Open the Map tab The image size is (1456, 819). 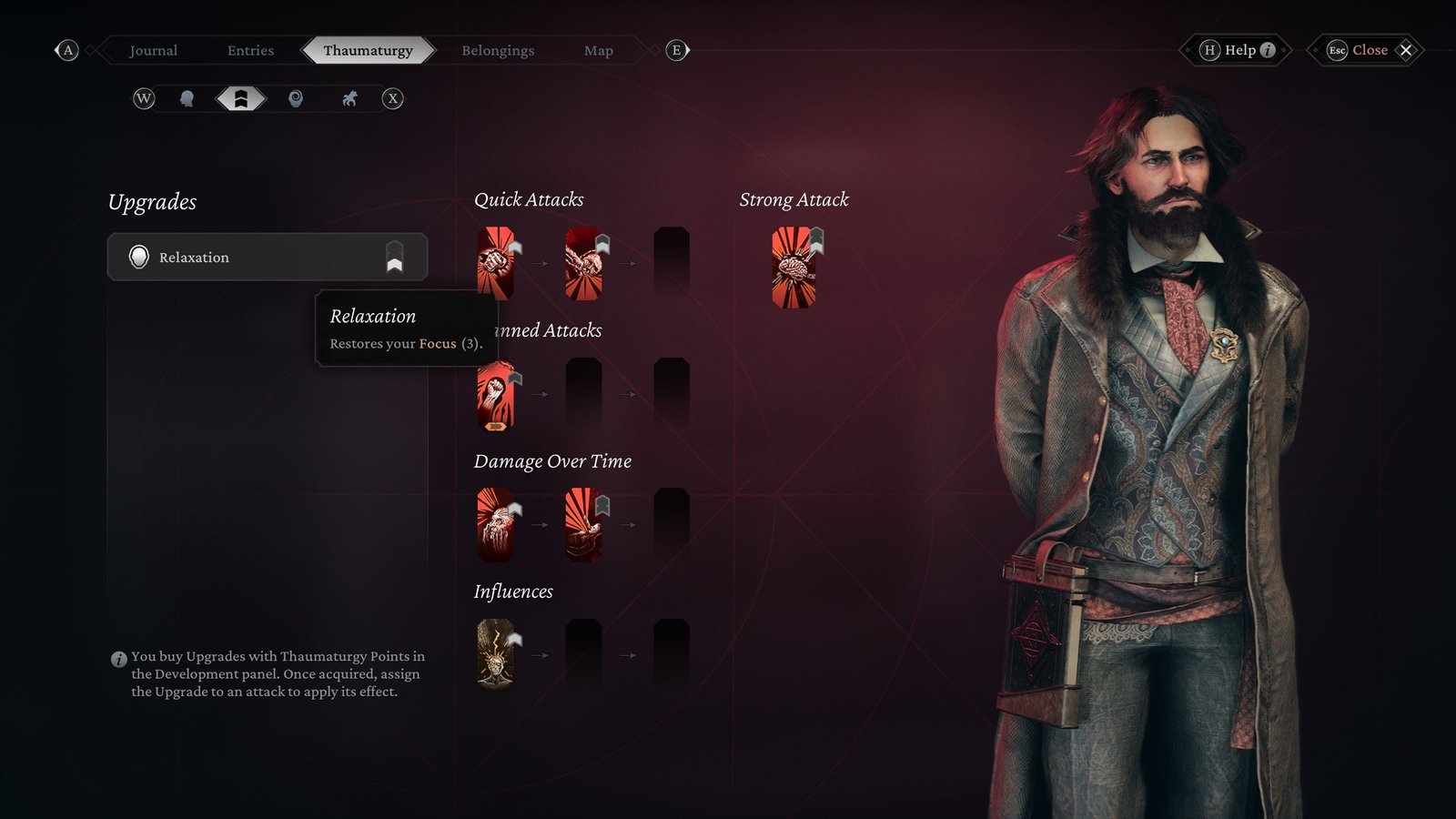(598, 50)
